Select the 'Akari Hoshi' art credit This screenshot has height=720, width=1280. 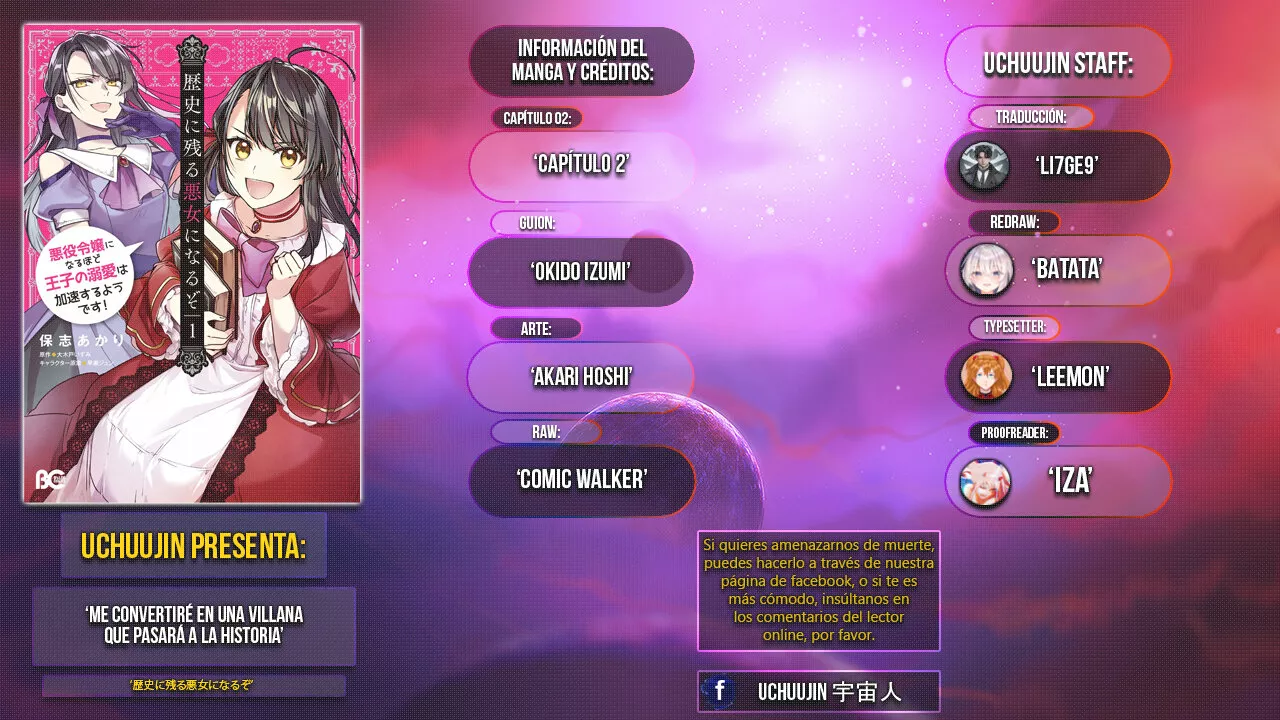pyautogui.click(x=581, y=377)
